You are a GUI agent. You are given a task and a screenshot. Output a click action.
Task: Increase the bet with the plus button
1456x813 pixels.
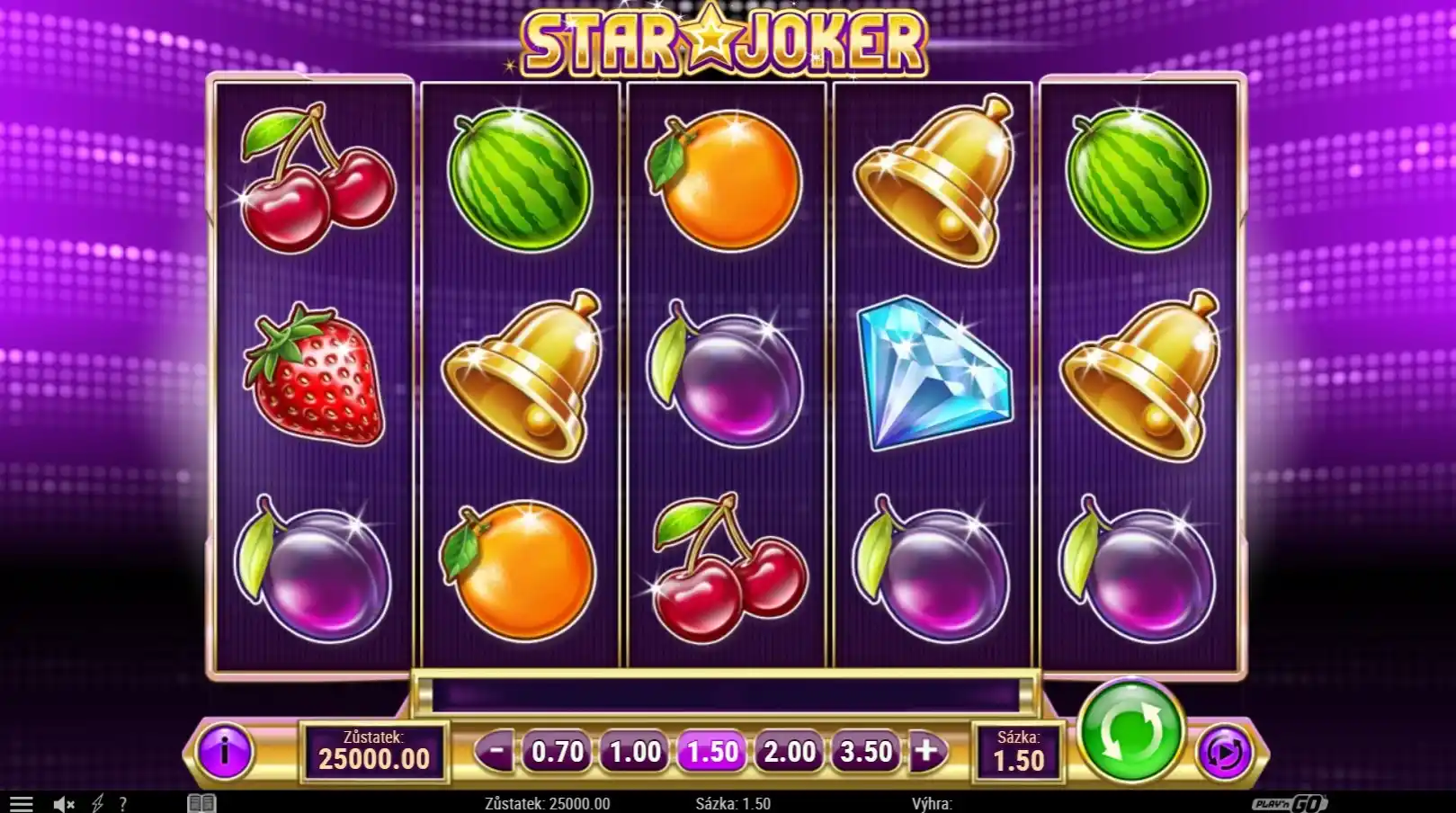[x=925, y=750]
